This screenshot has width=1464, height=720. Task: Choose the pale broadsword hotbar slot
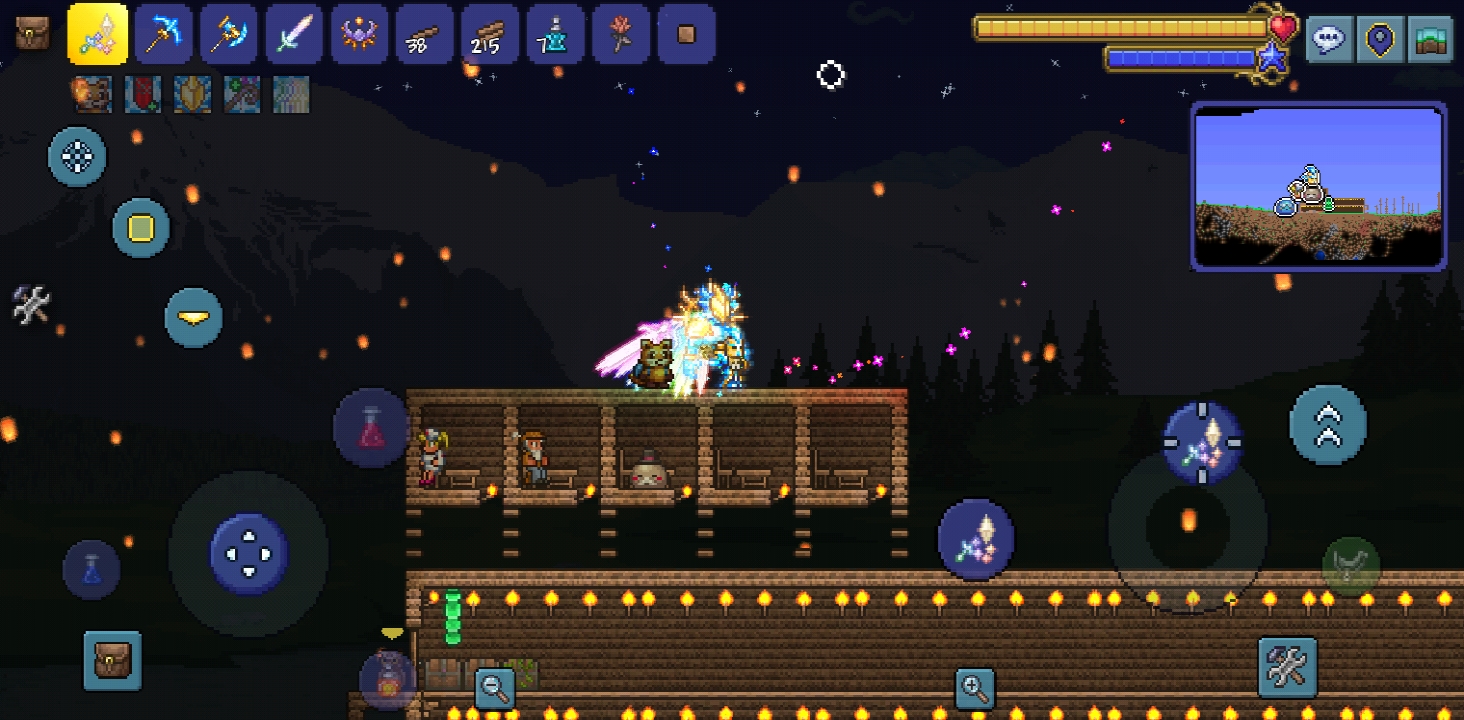coord(294,34)
